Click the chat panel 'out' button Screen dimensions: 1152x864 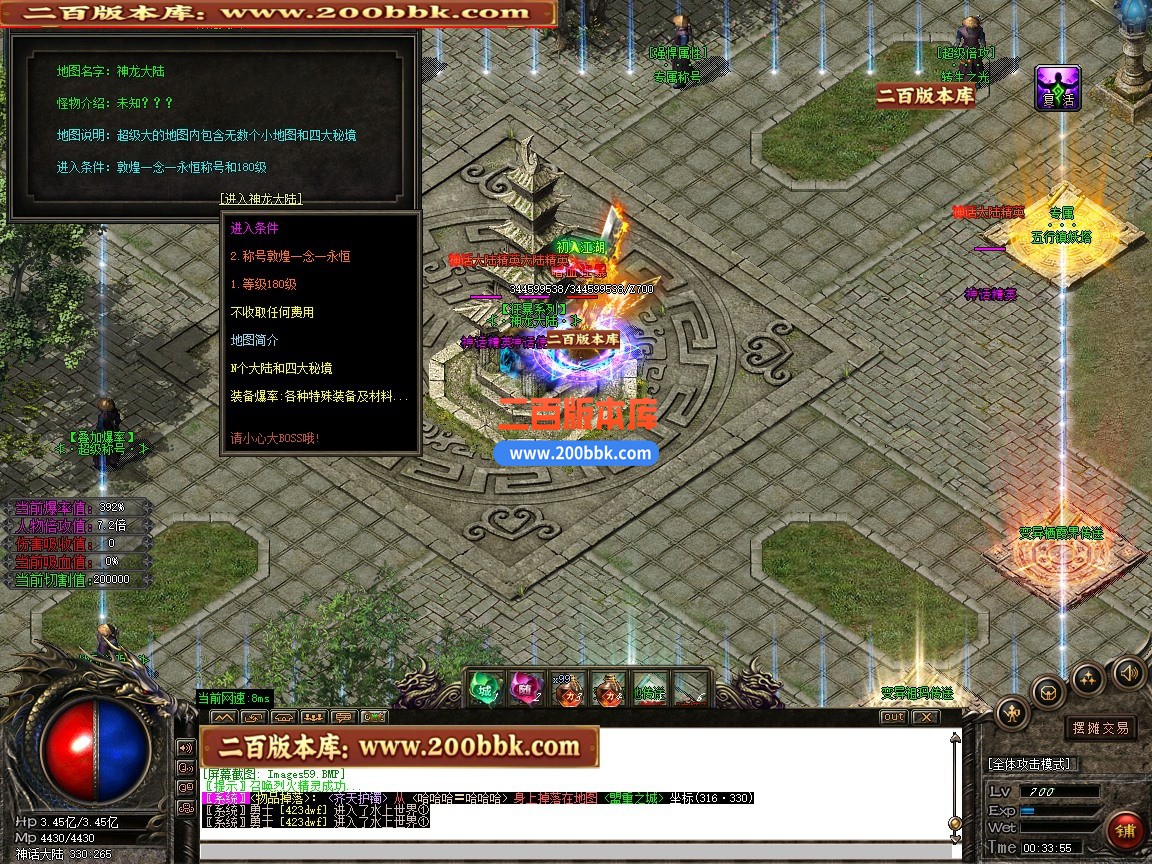(x=893, y=717)
